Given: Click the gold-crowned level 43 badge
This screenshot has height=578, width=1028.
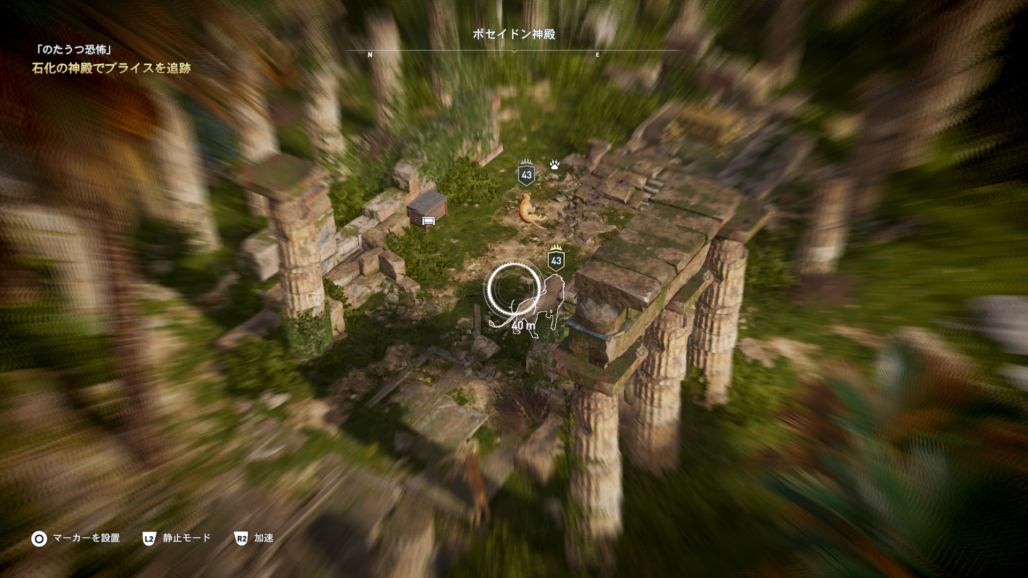Looking at the screenshot, I should tap(556, 259).
